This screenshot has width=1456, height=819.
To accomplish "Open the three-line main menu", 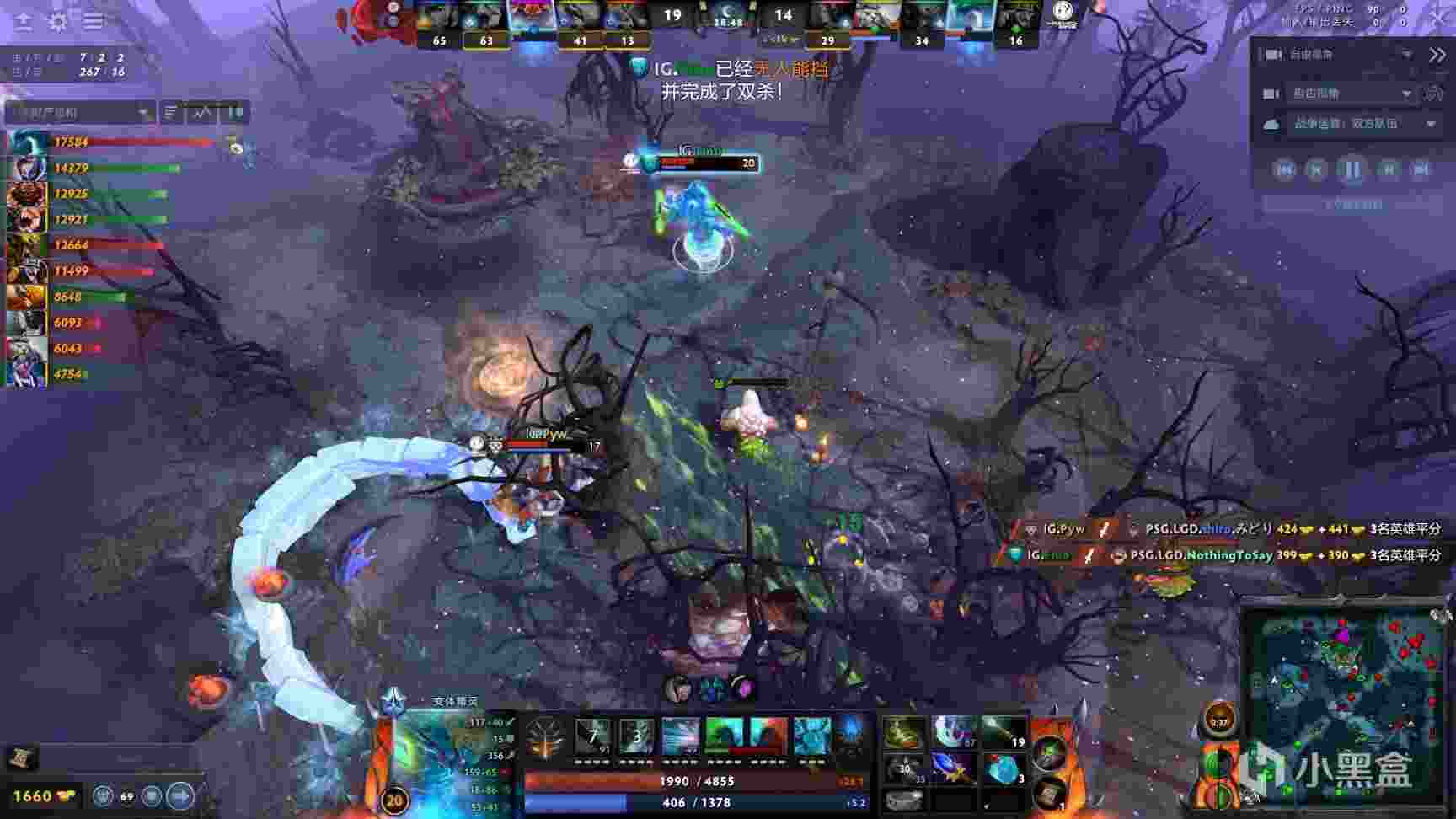I will coord(94,22).
